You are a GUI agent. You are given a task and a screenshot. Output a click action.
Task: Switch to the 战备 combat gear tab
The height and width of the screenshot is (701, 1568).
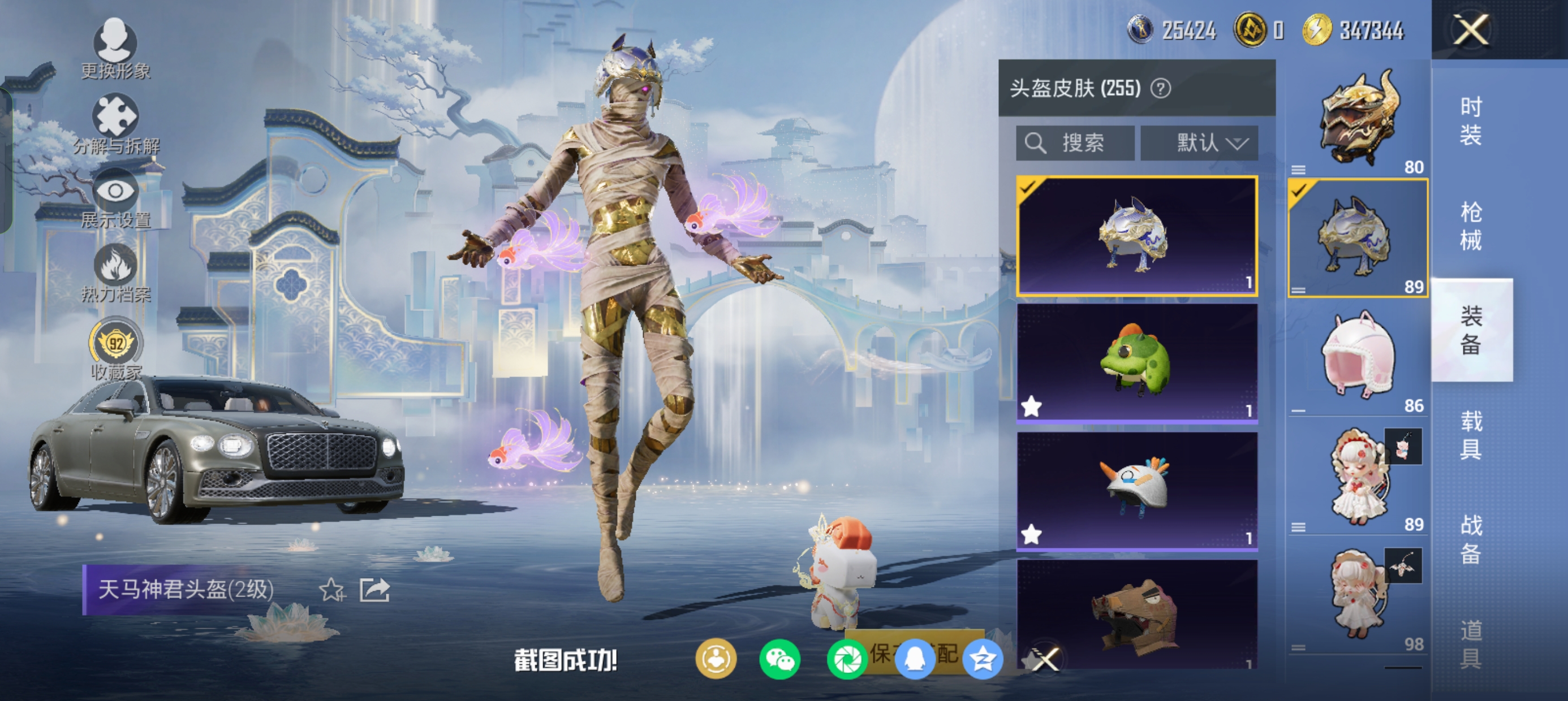(x=1471, y=539)
